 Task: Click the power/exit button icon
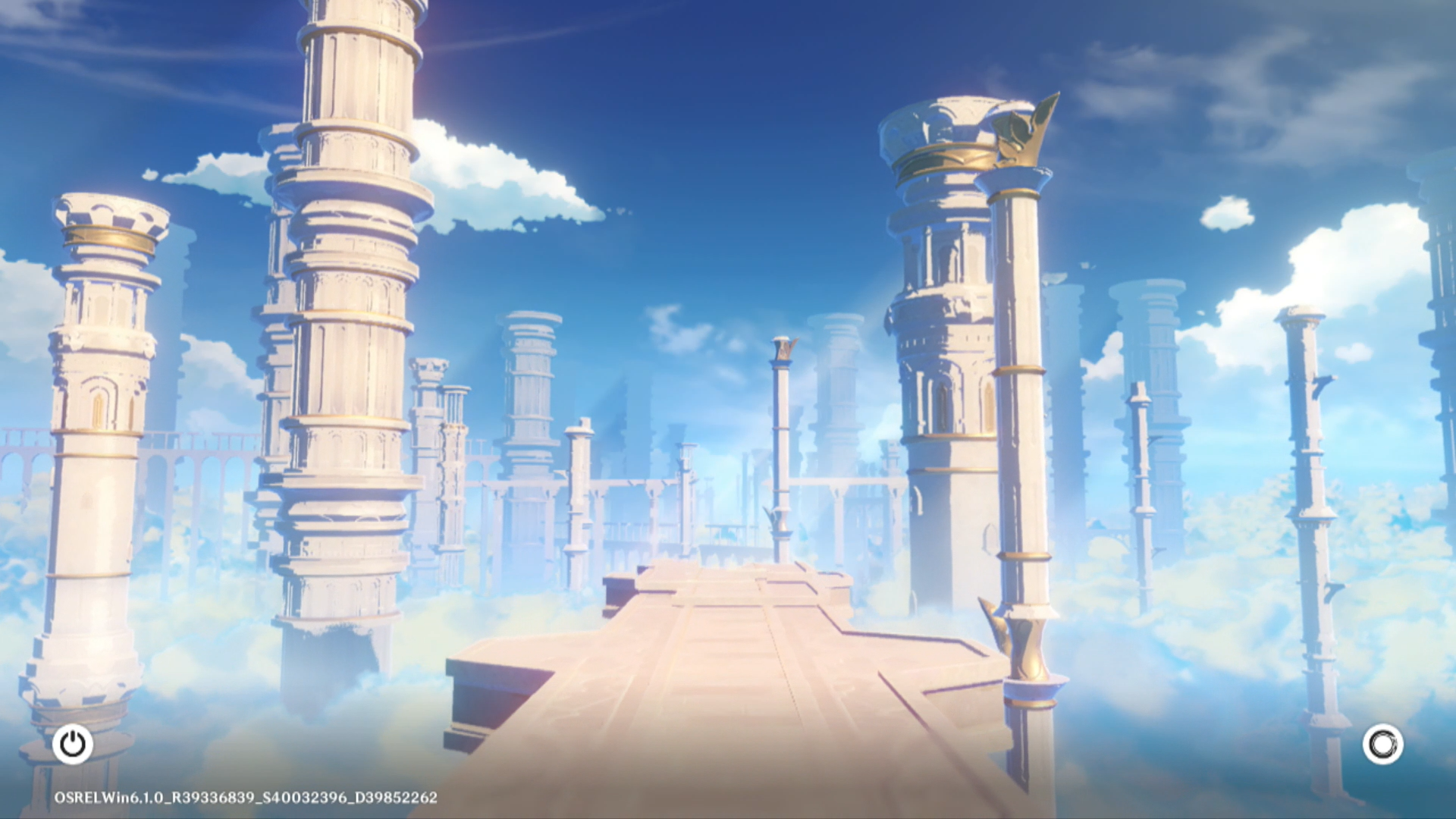click(73, 744)
